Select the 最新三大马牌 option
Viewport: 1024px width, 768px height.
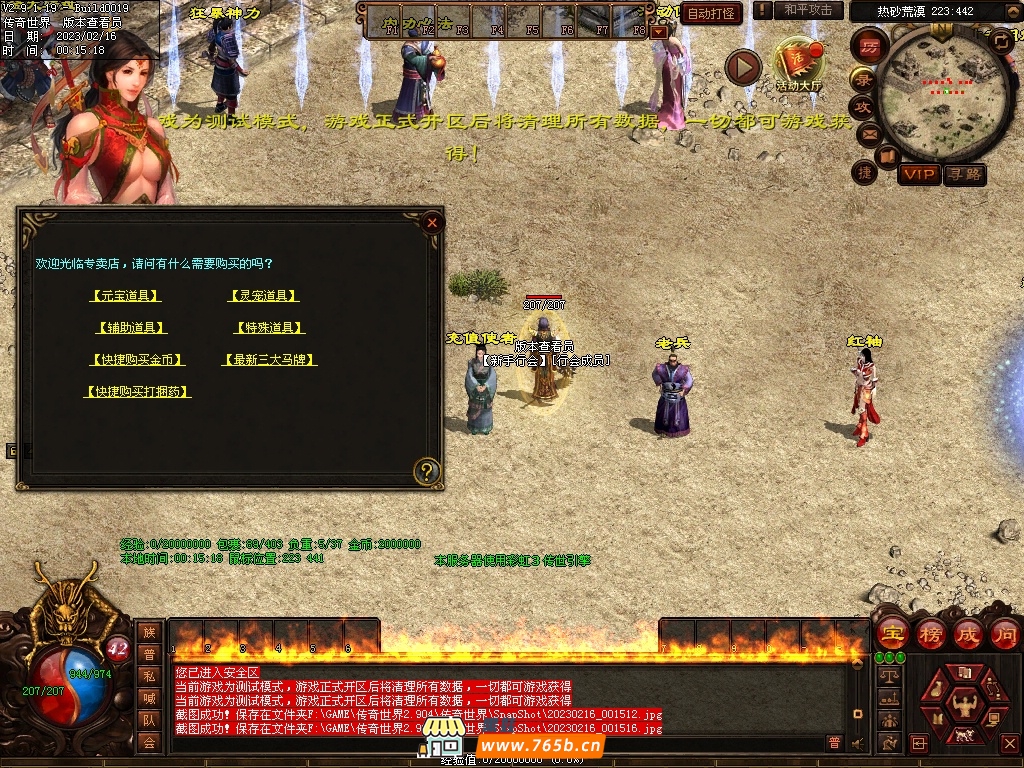[x=270, y=360]
